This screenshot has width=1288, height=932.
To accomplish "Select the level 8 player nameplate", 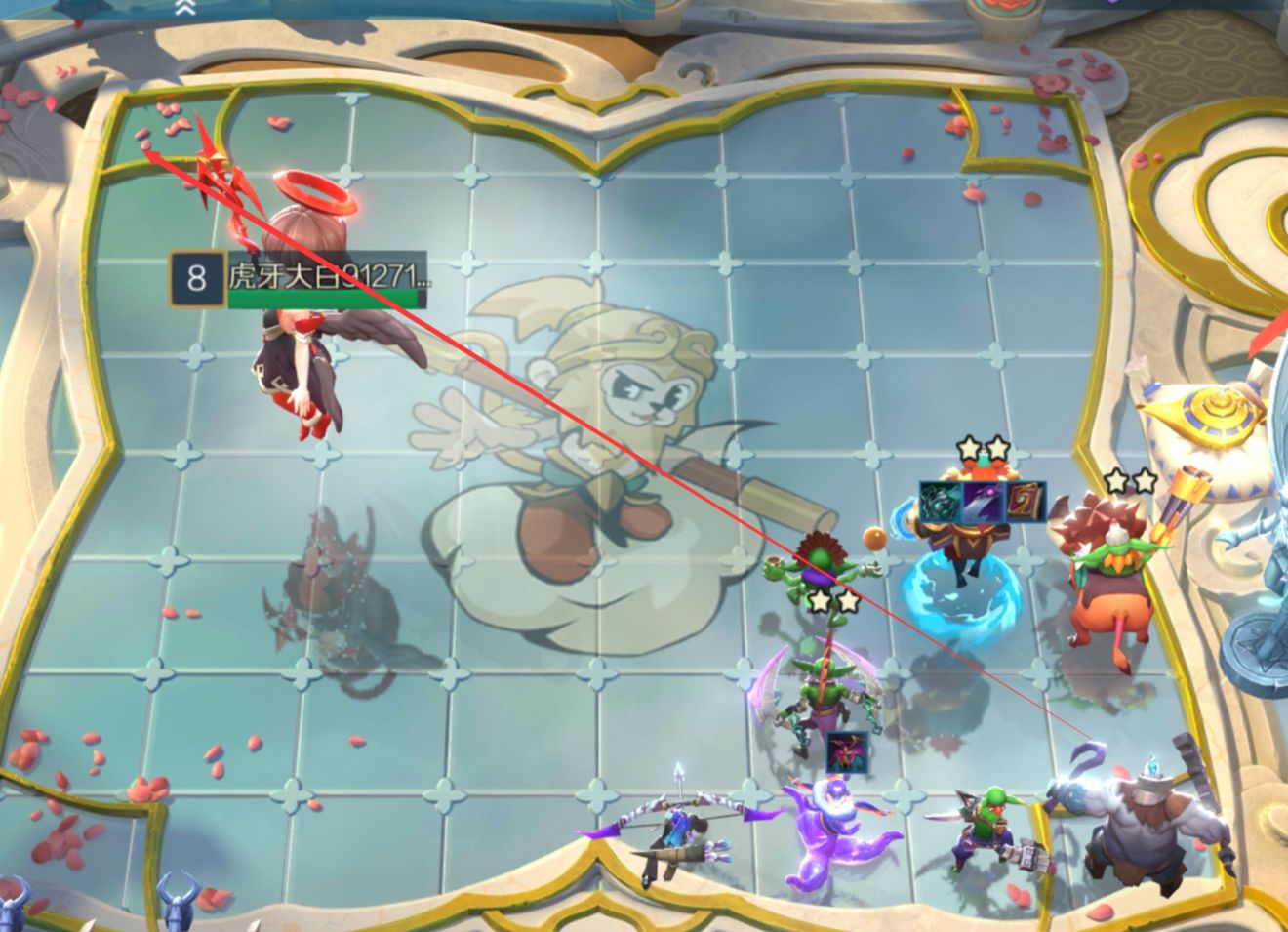I will 300,279.
